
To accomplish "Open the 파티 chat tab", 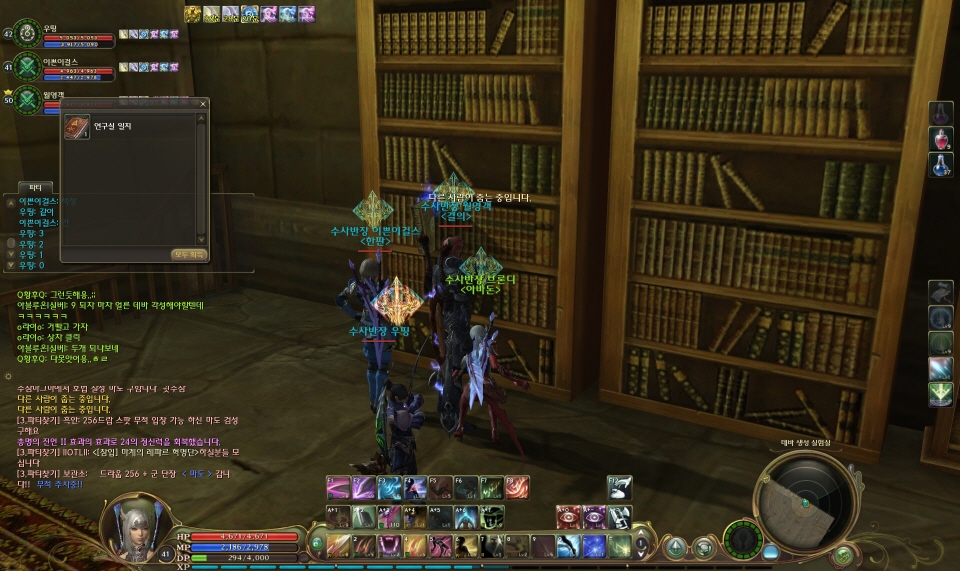I will (x=34, y=187).
